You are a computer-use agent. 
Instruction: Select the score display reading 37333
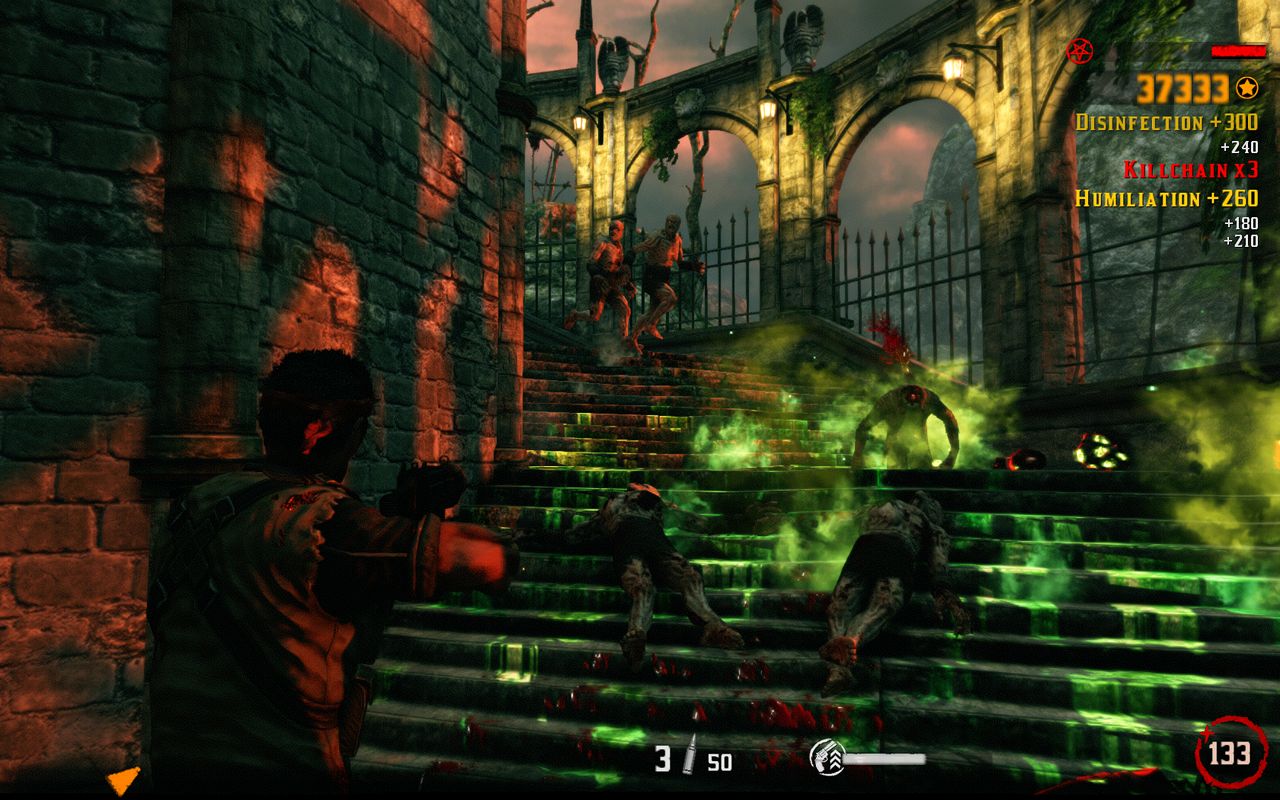click(x=1180, y=89)
